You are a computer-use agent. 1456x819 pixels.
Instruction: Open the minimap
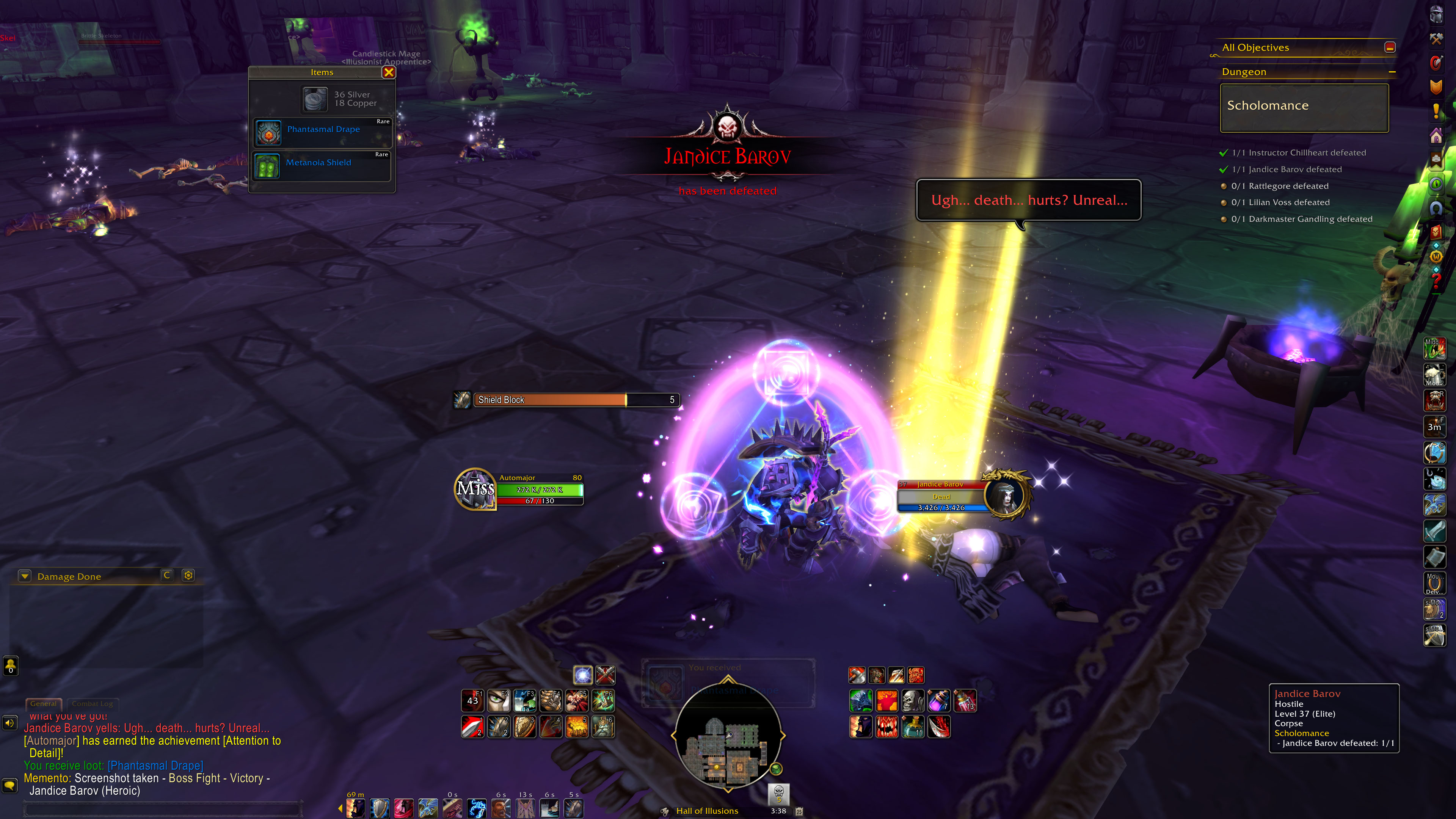pyautogui.click(x=728, y=735)
